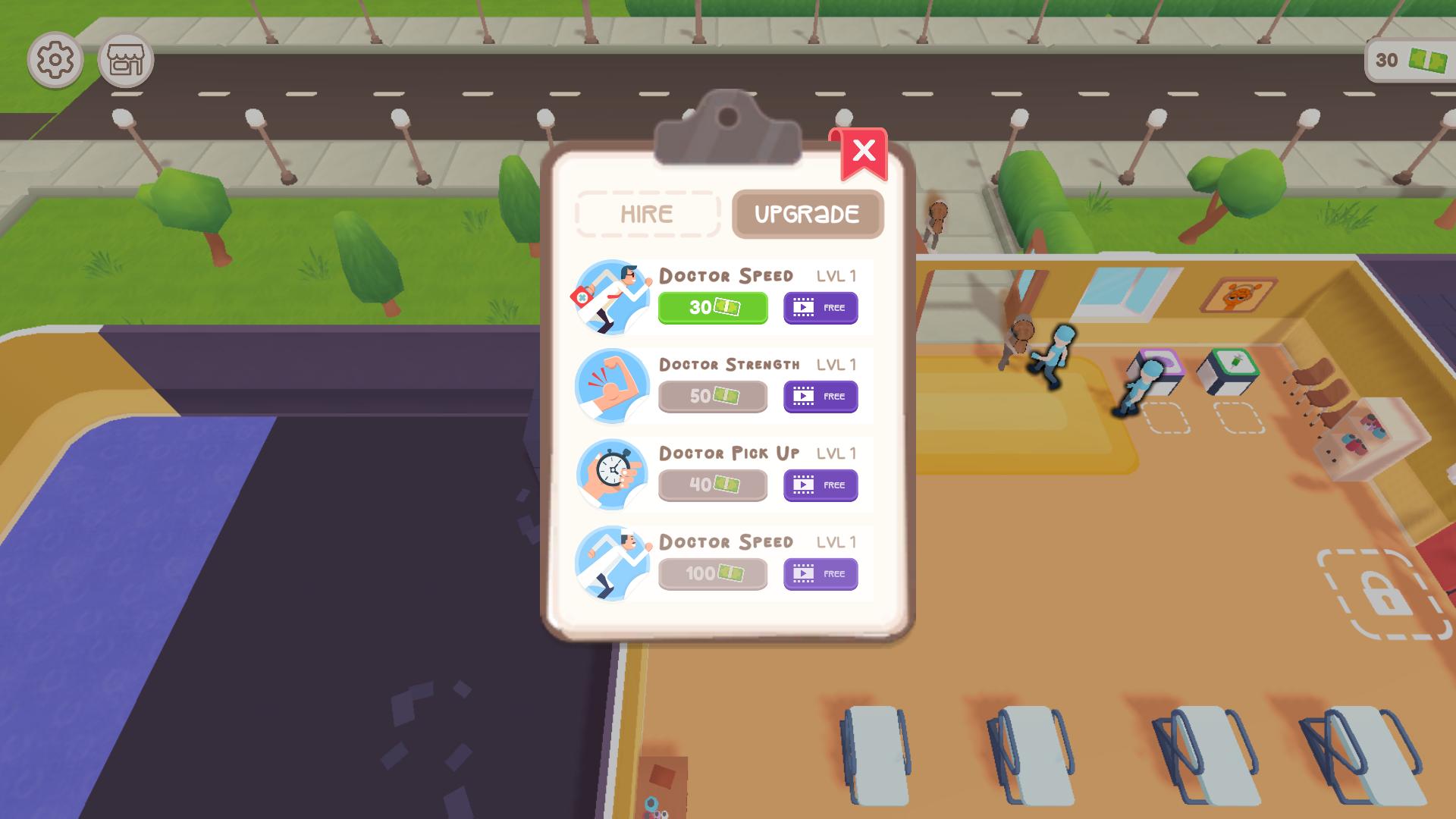Buy the Doctor Strength upgrade costing 50
Viewport: 1456px width, 819px height.
(x=712, y=396)
